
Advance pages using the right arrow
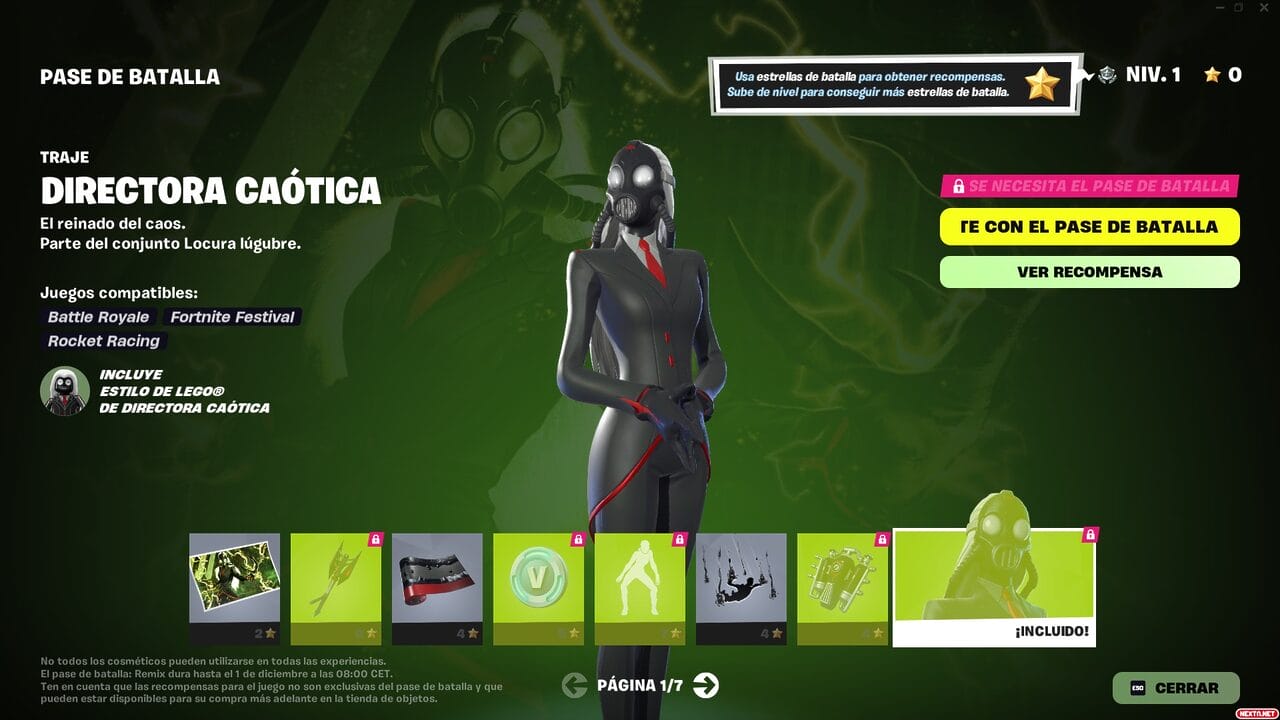coord(706,687)
